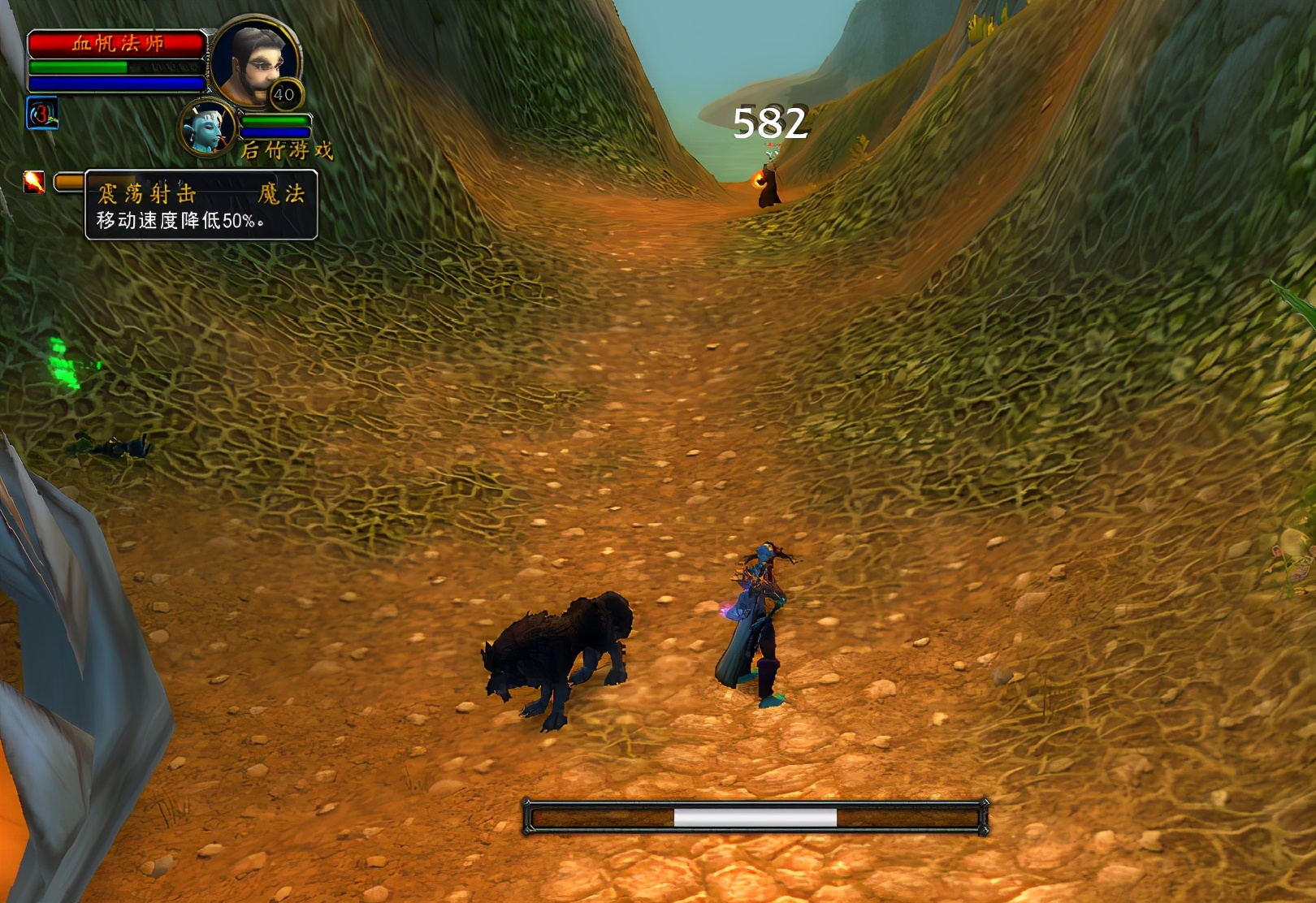
Task: Click the red 血帆法师 target name plate
Action: click(117, 43)
